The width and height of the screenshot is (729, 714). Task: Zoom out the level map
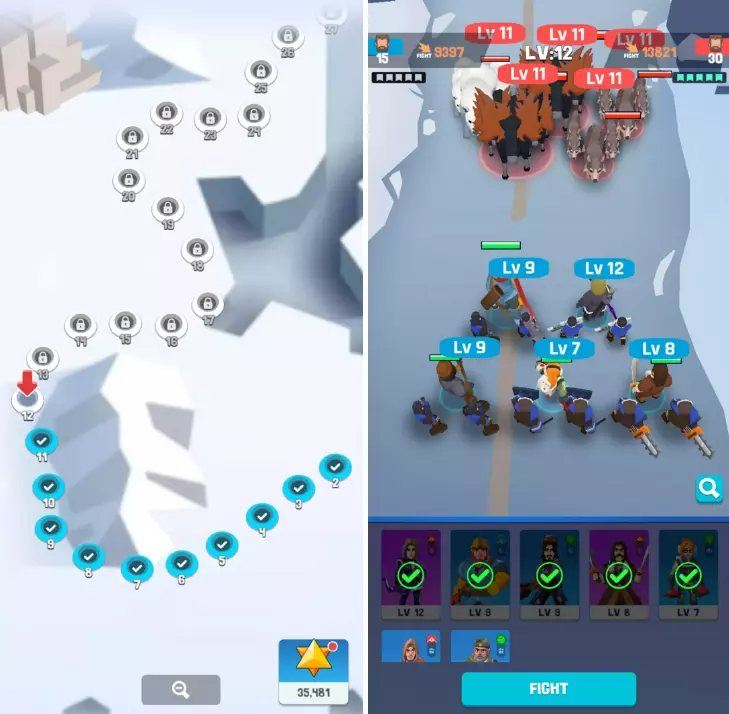coord(181,689)
